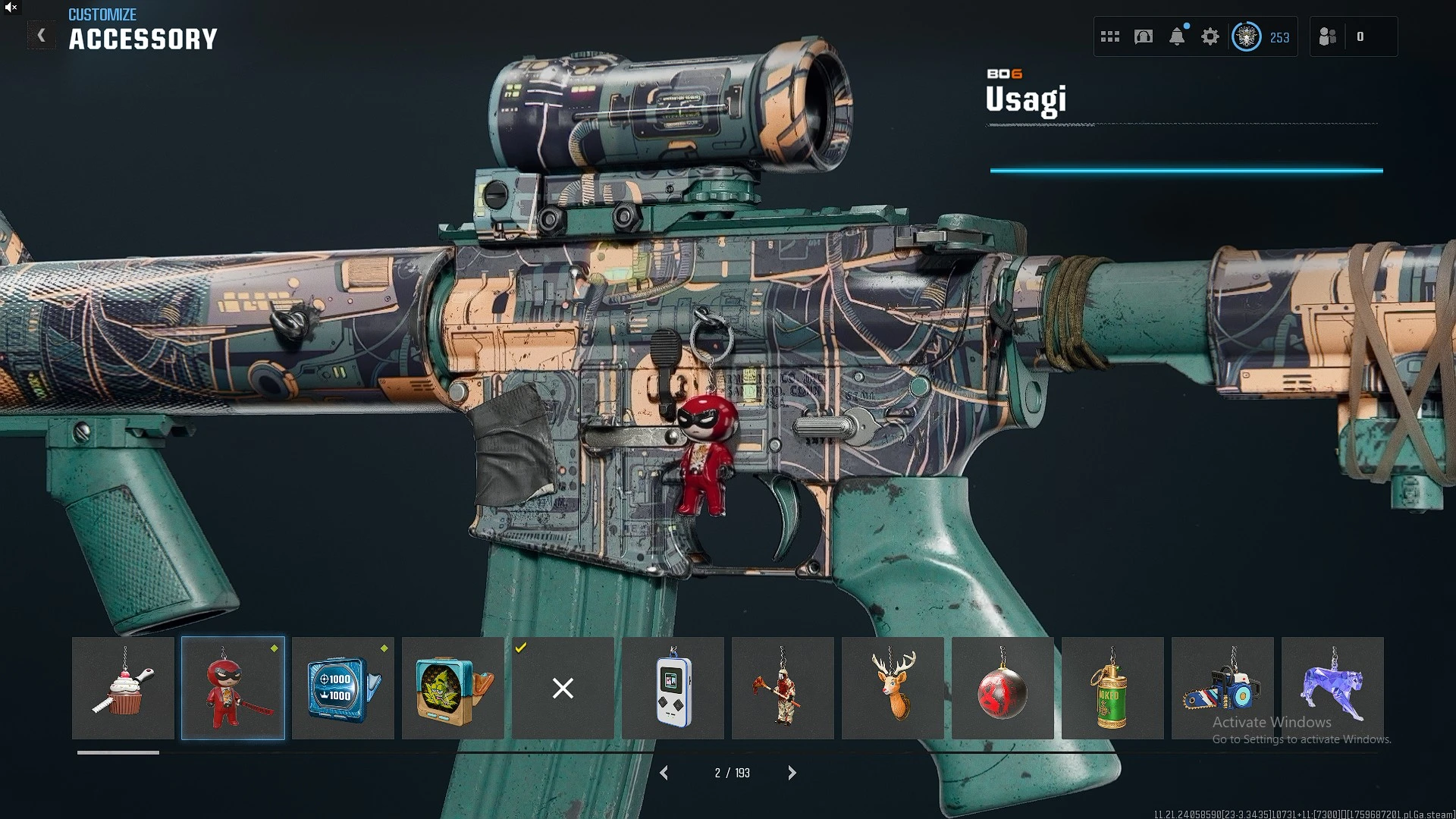Go to the next accessory page

click(x=792, y=773)
